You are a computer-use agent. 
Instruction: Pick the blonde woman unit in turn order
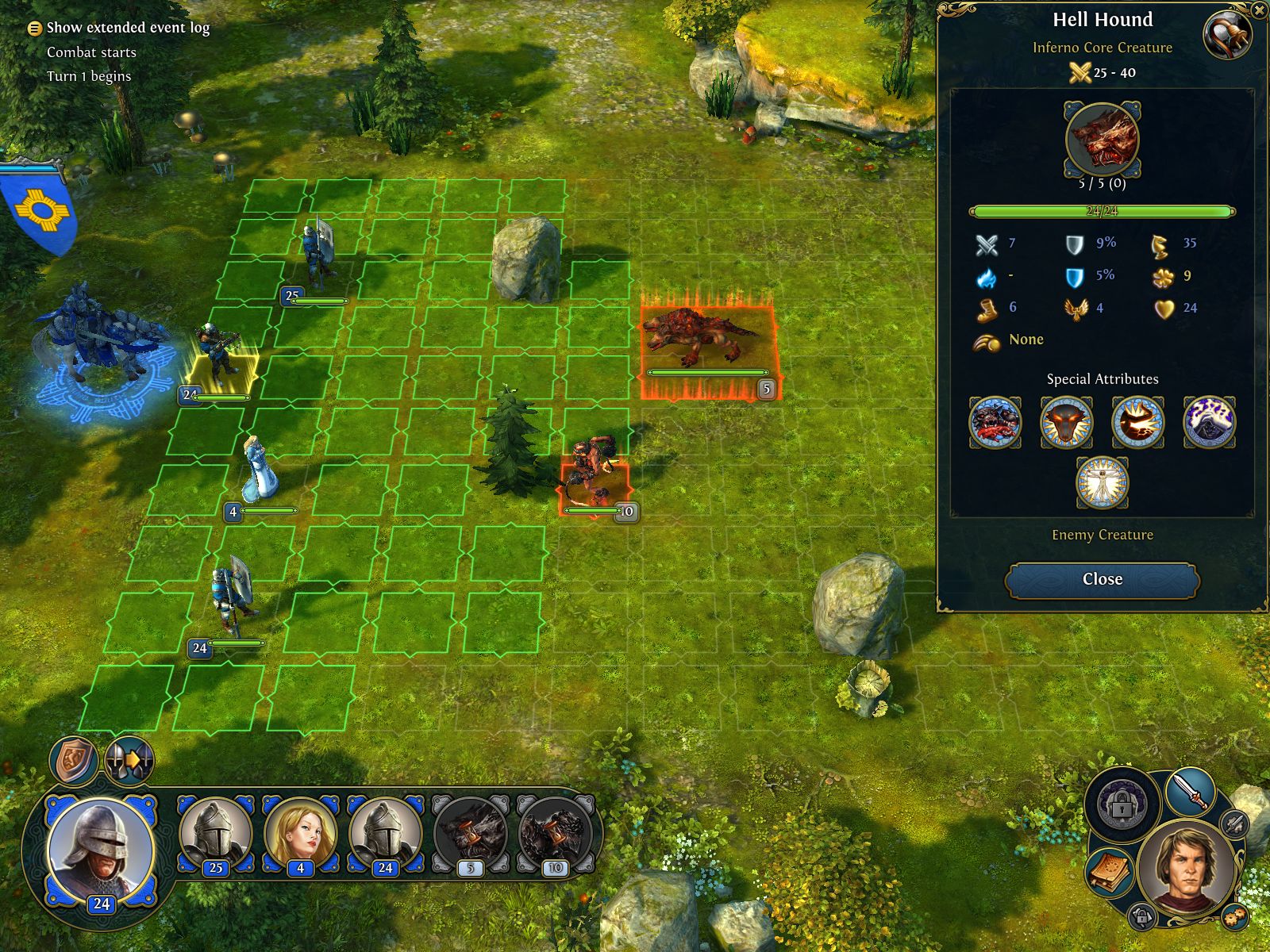[x=300, y=835]
